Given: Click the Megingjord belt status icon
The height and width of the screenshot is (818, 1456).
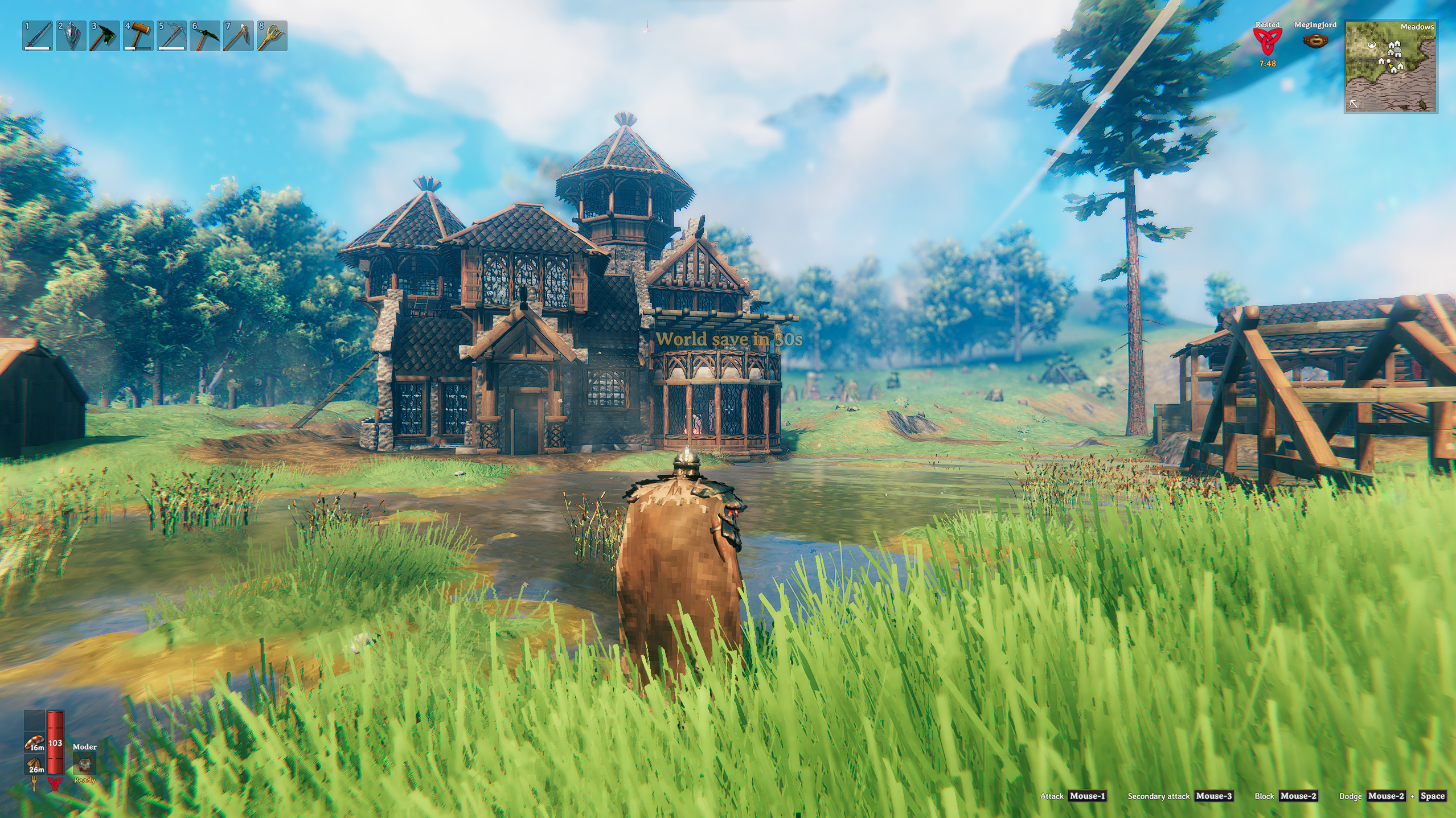Looking at the screenshot, I should (x=1315, y=41).
